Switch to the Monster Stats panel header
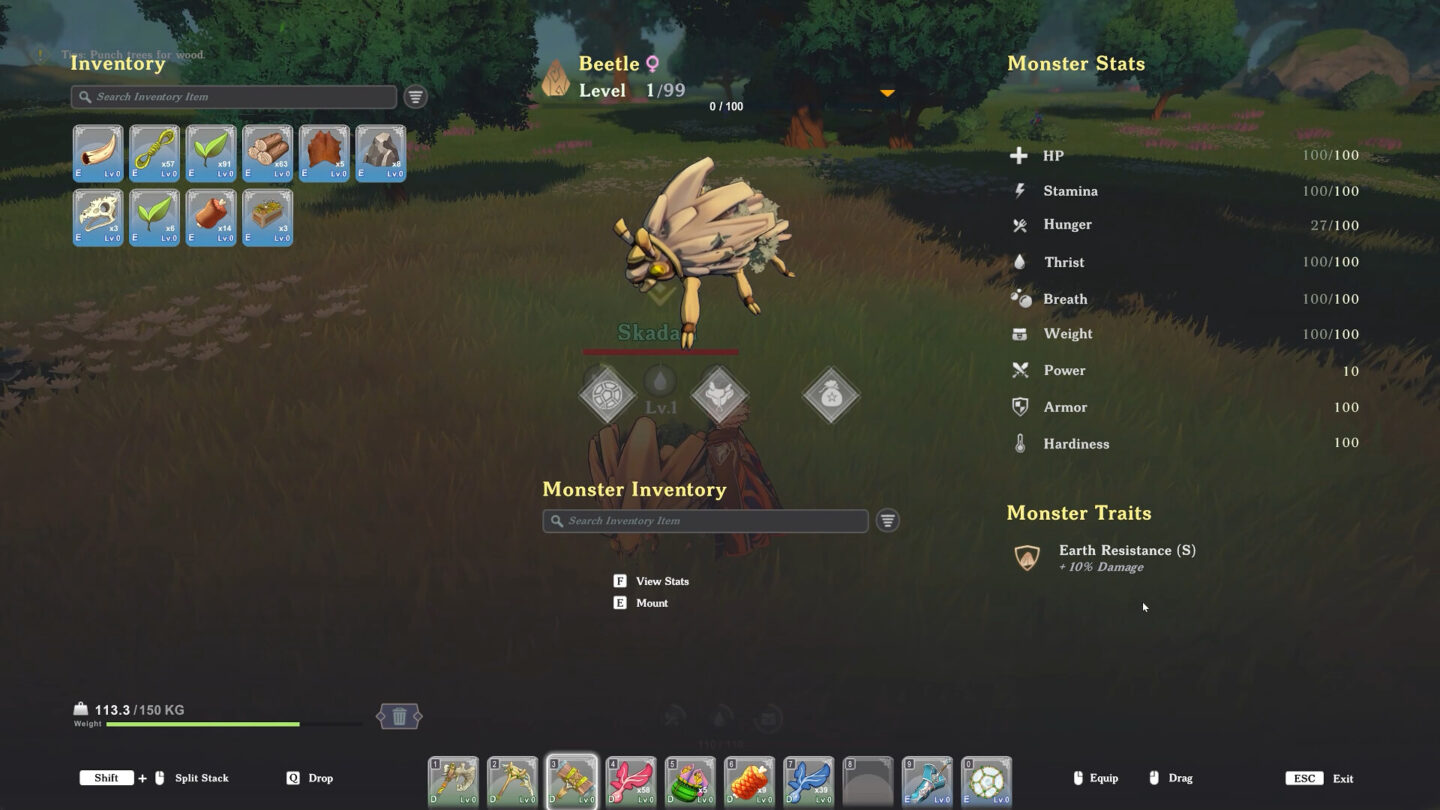Image resolution: width=1440 pixels, height=810 pixels. (x=1076, y=63)
